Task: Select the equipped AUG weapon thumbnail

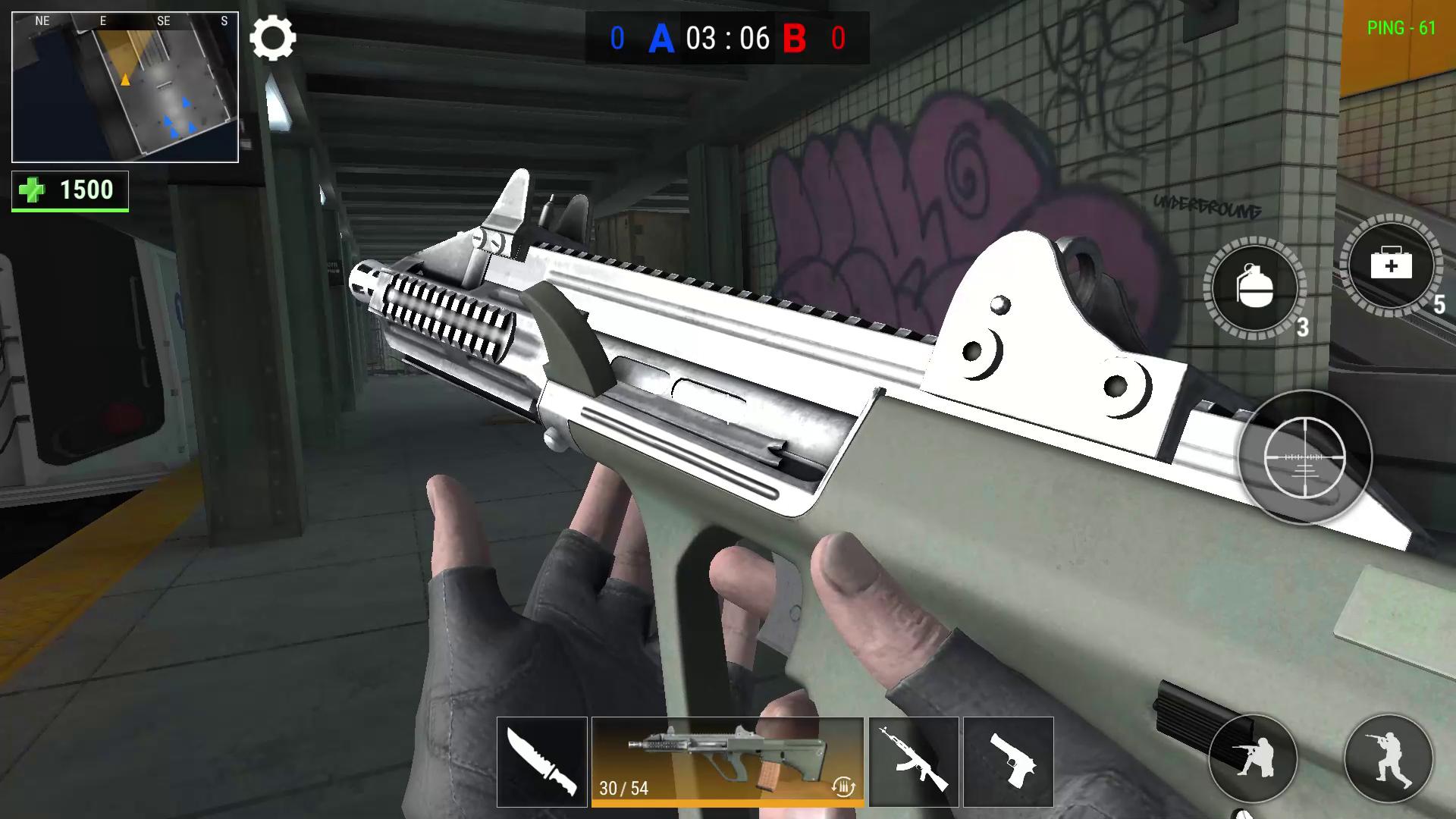Action: tap(728, 758)
